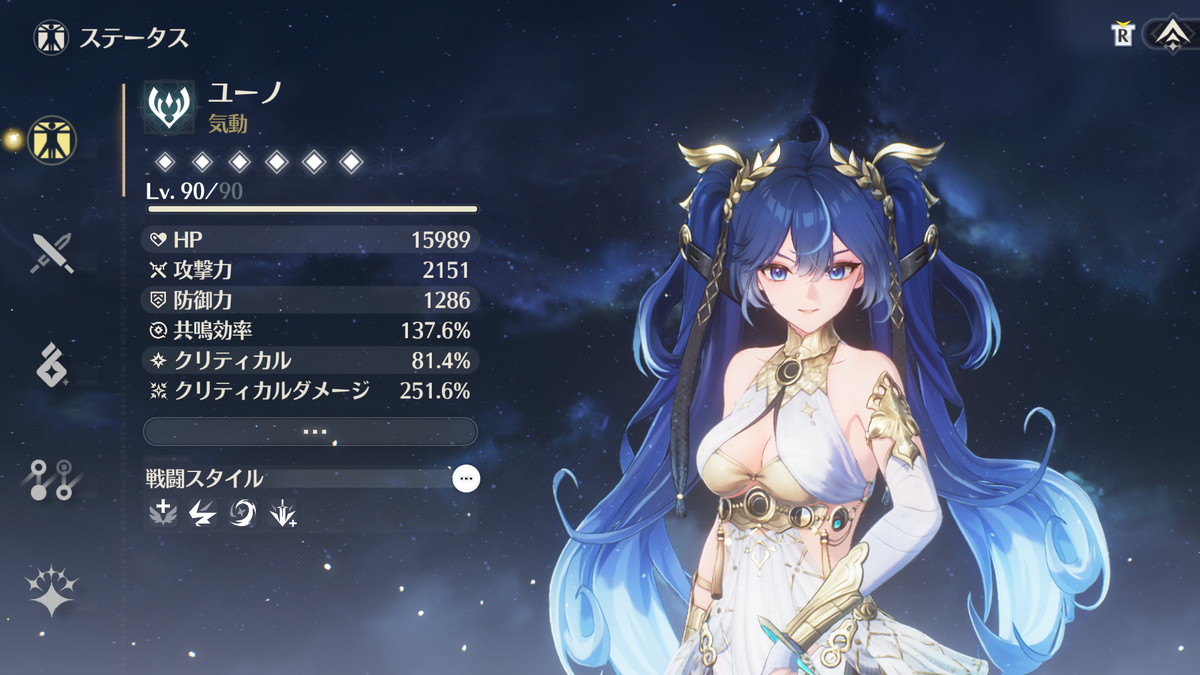Select the winged plus combat style icon

161,514
